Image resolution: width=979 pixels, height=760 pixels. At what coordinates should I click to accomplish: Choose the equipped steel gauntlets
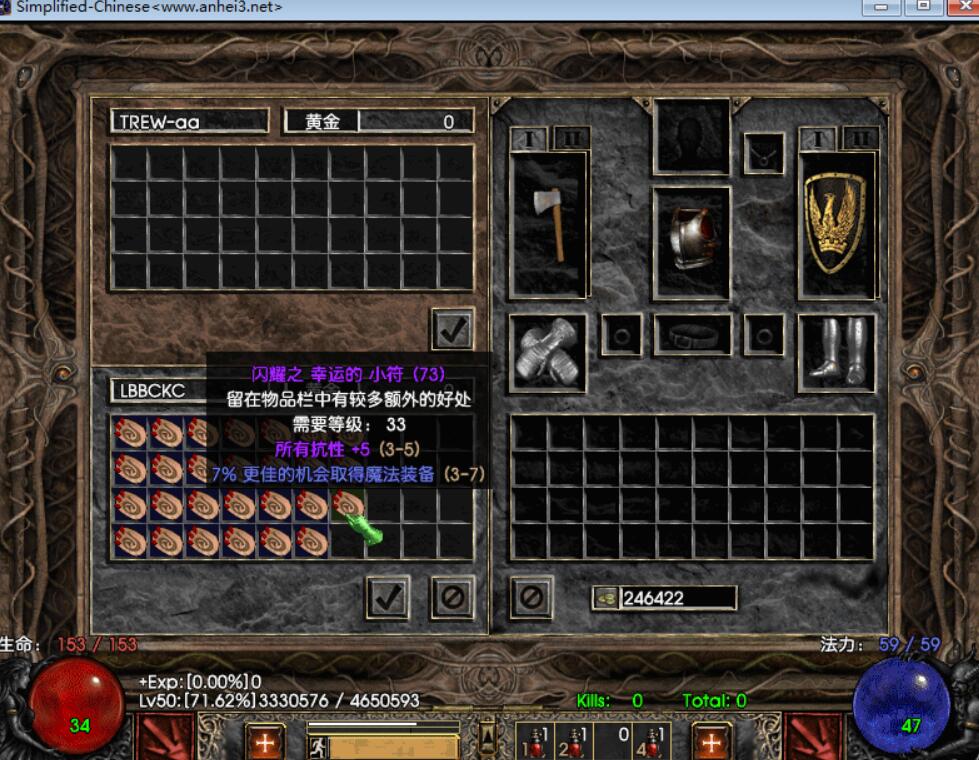pyautogui.click(x=547, y=352)
